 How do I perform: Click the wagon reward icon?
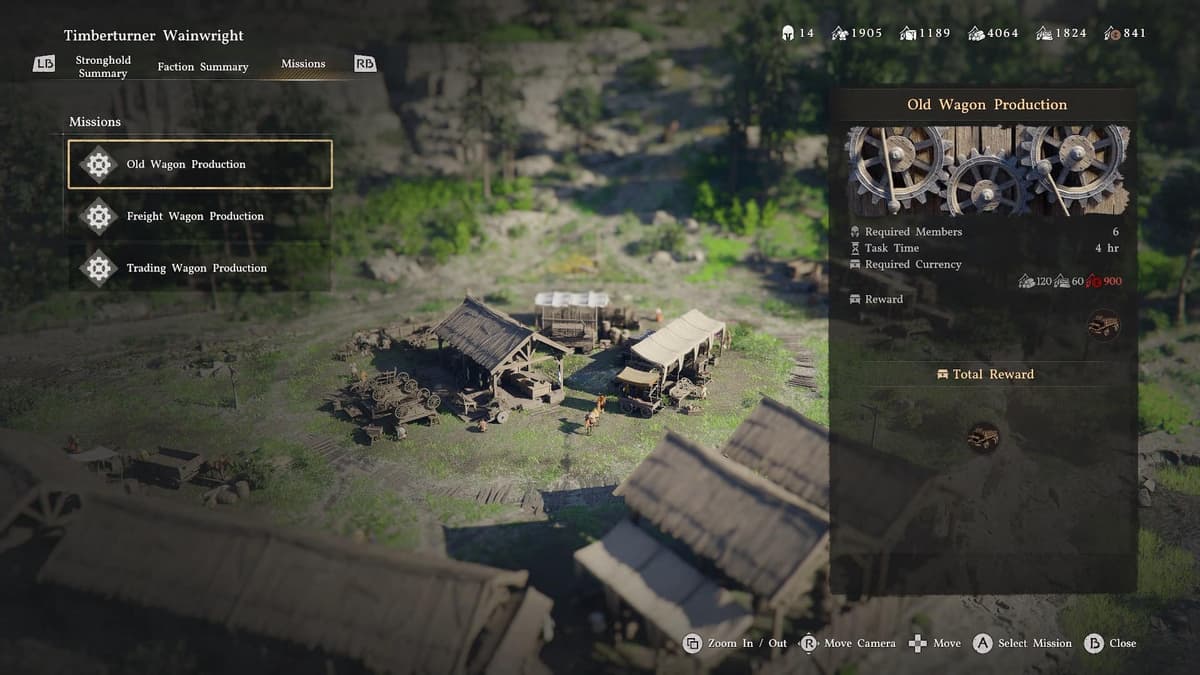(x=1103, y=324)
